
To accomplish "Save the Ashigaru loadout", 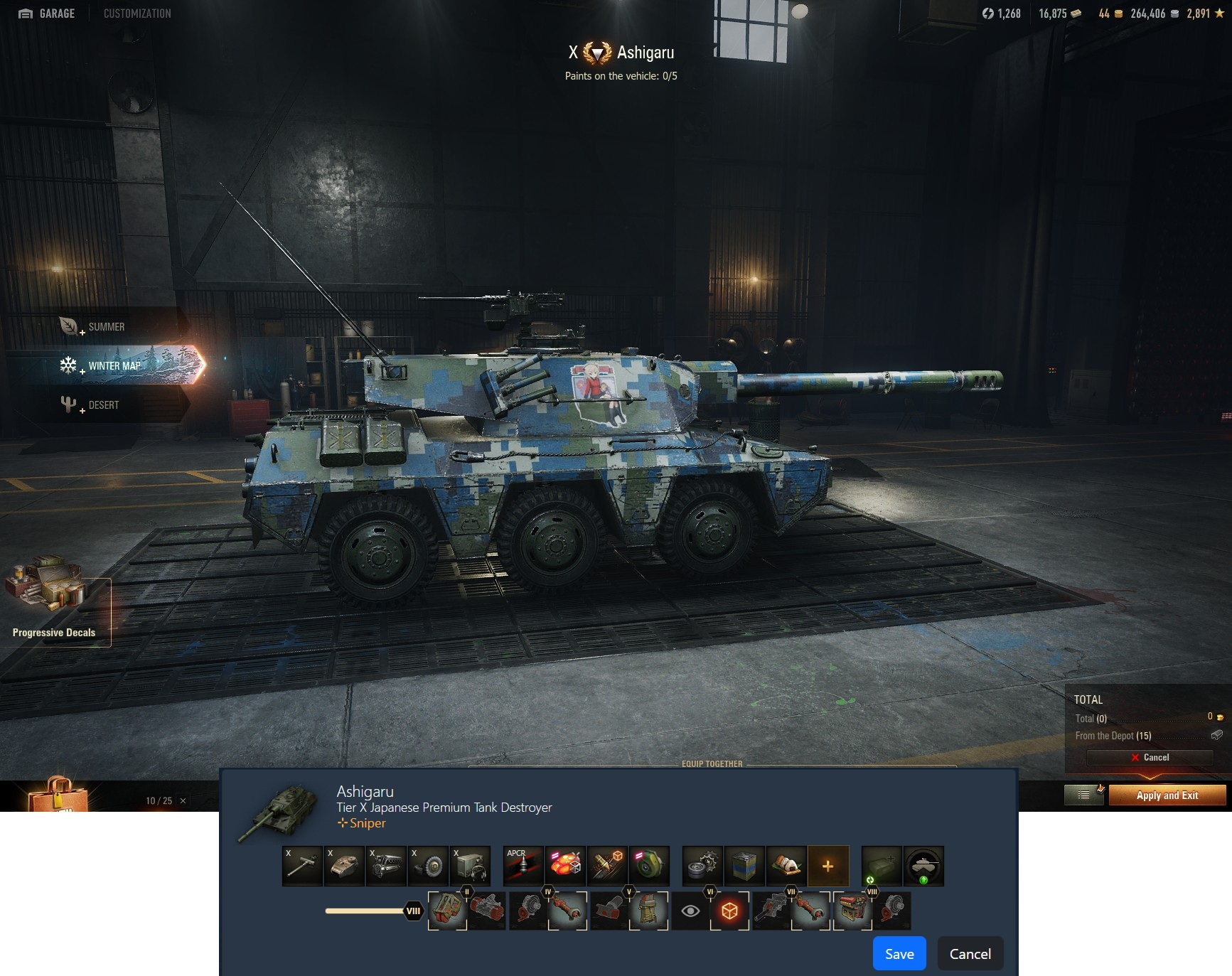I will click(899, 954).
